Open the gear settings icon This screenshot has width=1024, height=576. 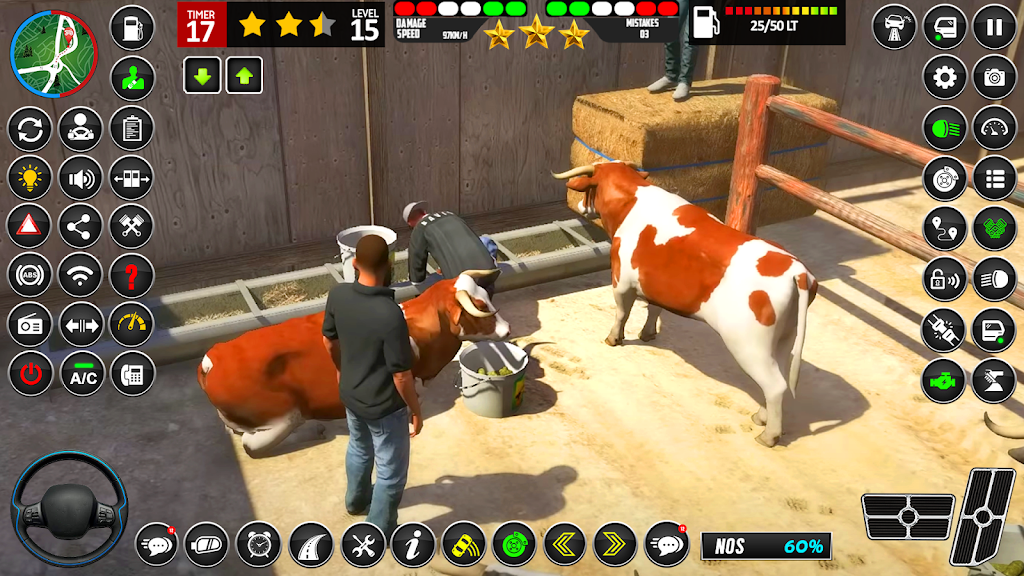click(944, 77)
